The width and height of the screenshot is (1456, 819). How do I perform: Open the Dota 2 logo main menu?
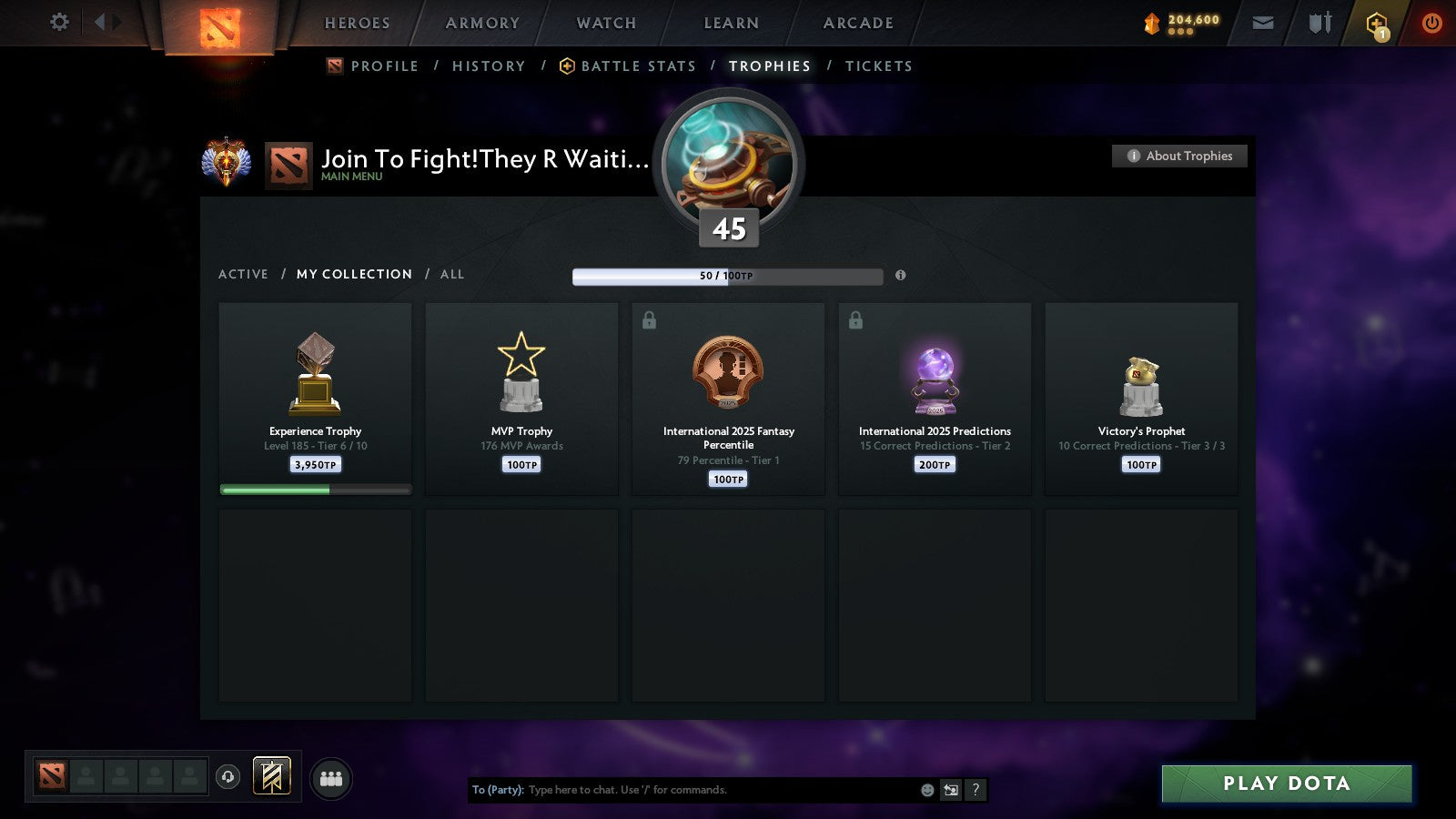click(x=218, y=25)
